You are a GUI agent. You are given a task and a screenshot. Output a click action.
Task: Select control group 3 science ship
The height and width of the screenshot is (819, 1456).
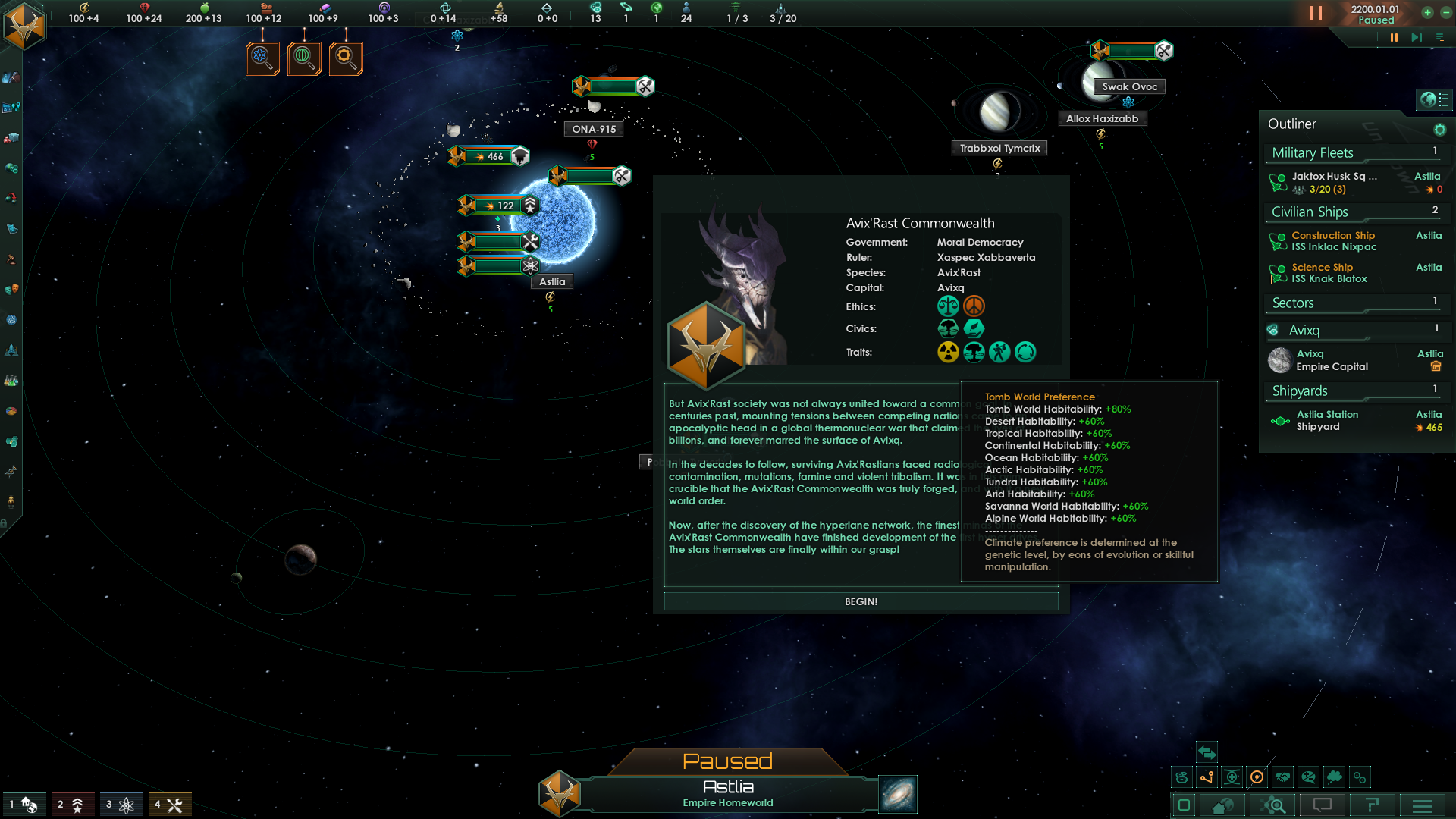click(x=121, y=805)
